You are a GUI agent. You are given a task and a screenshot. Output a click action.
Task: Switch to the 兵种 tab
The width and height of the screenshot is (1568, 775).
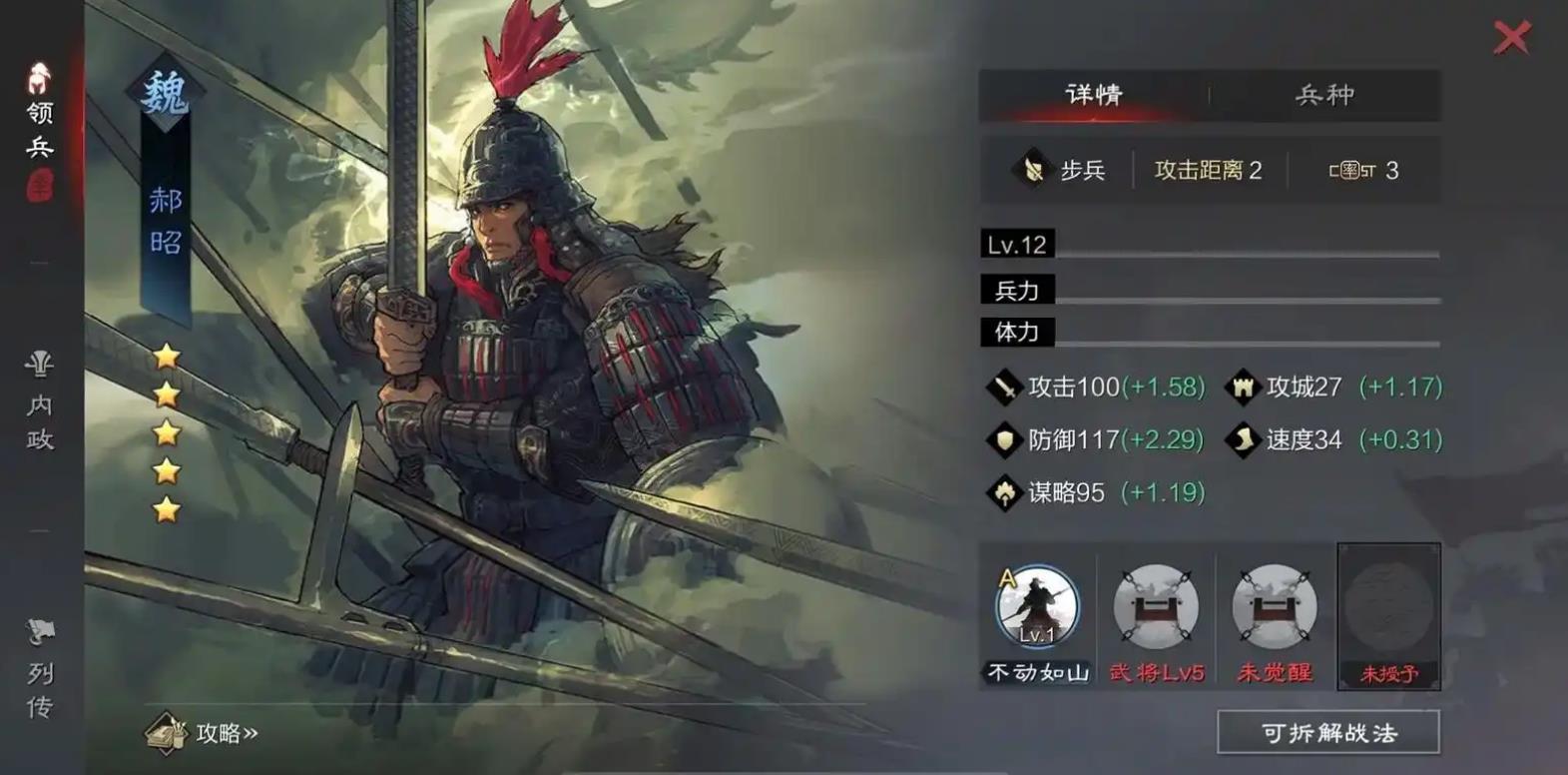click(1324, 95)
